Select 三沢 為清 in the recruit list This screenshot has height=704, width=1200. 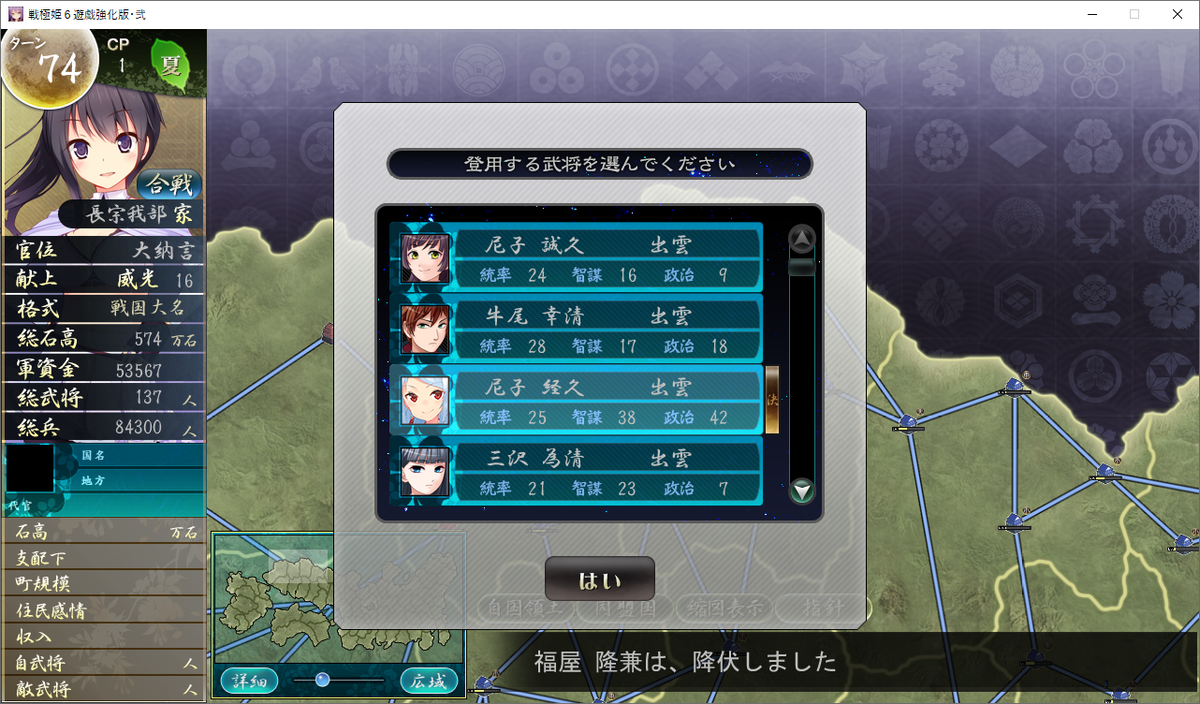click(577, 472)
